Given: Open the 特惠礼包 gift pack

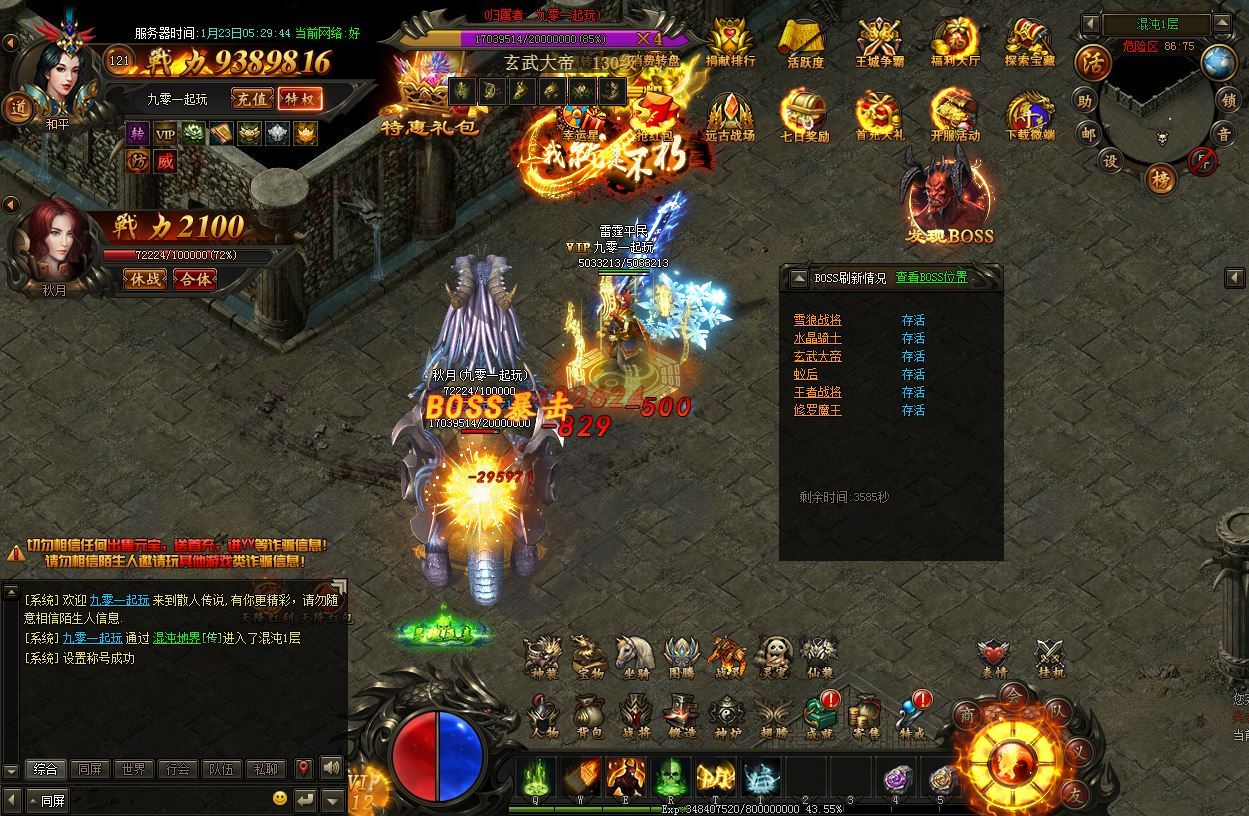Looking at the screenshot, I should 431,96.
